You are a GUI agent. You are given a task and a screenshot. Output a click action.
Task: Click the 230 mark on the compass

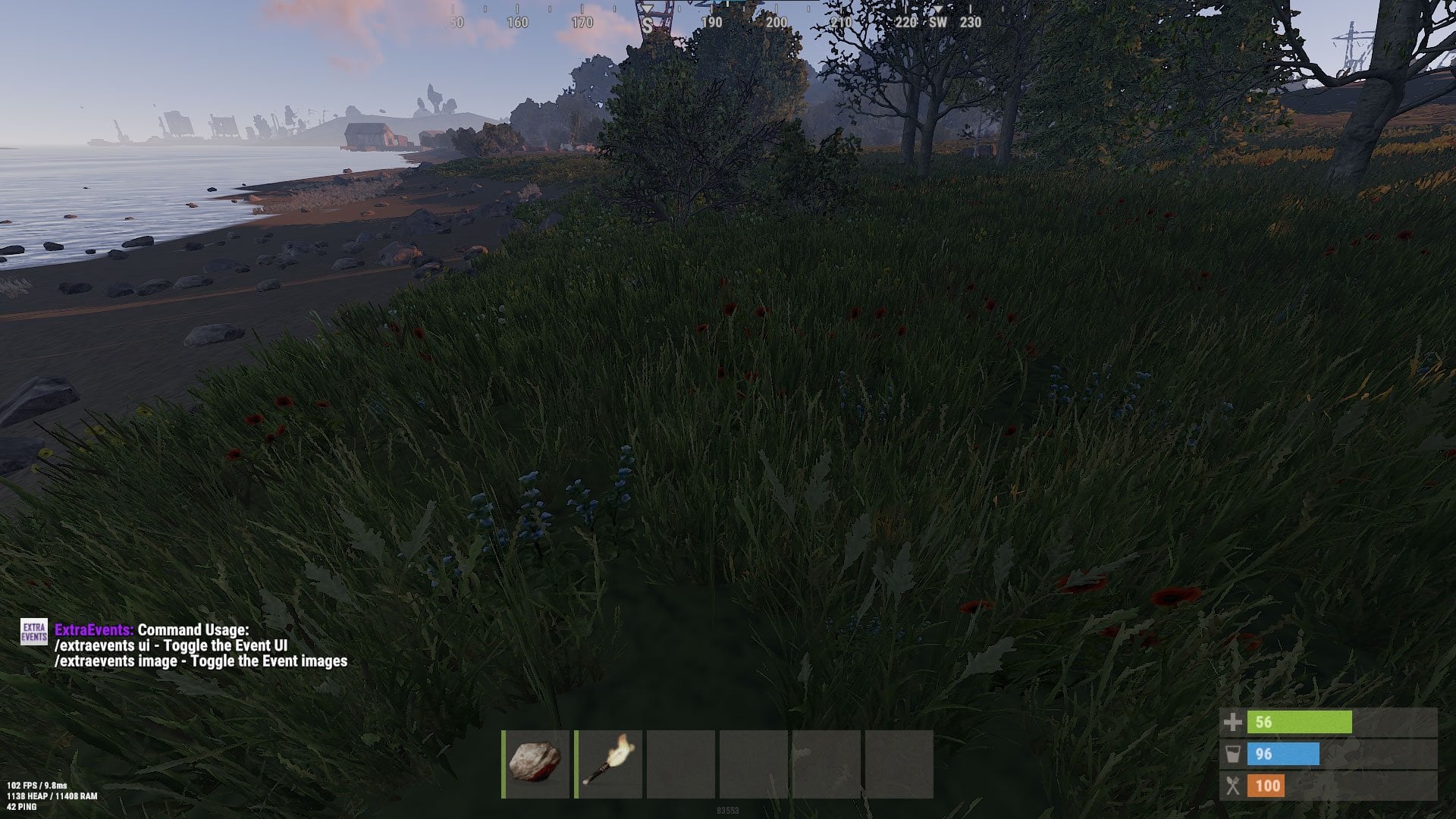(969, 23)
